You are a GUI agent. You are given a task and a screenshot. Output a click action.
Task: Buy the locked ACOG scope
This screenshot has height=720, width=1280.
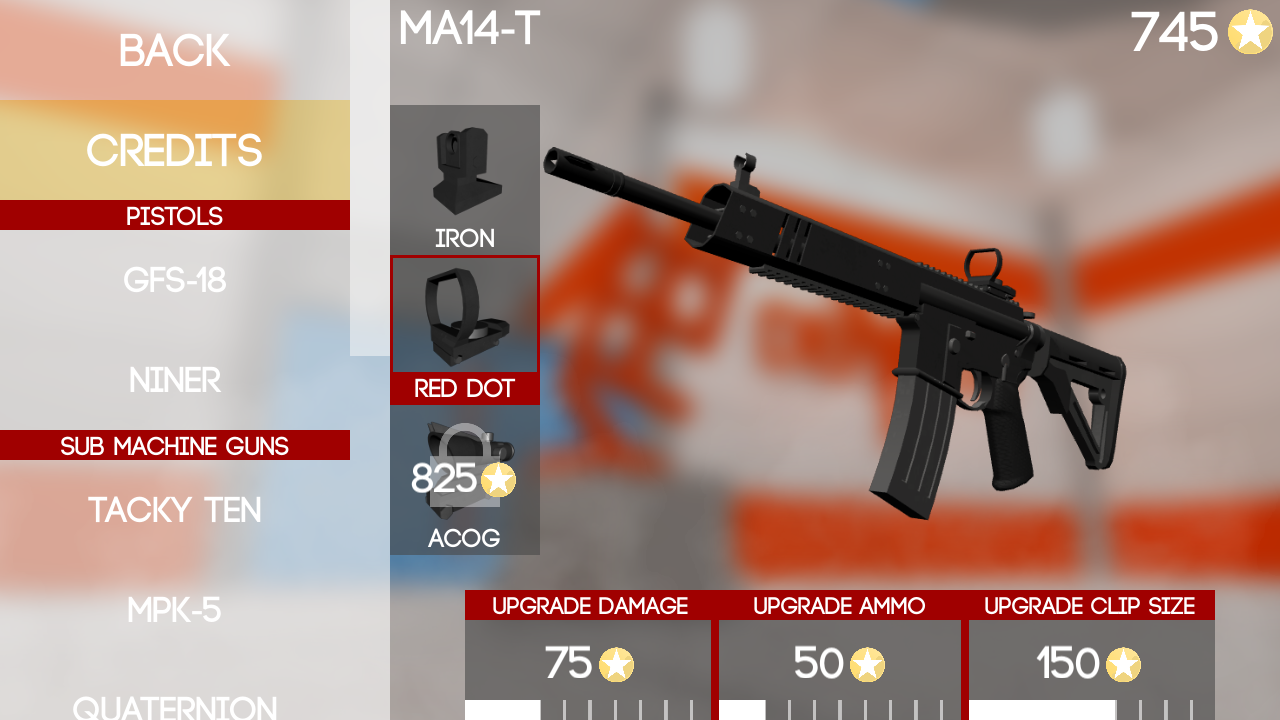(x=464, y=481)
